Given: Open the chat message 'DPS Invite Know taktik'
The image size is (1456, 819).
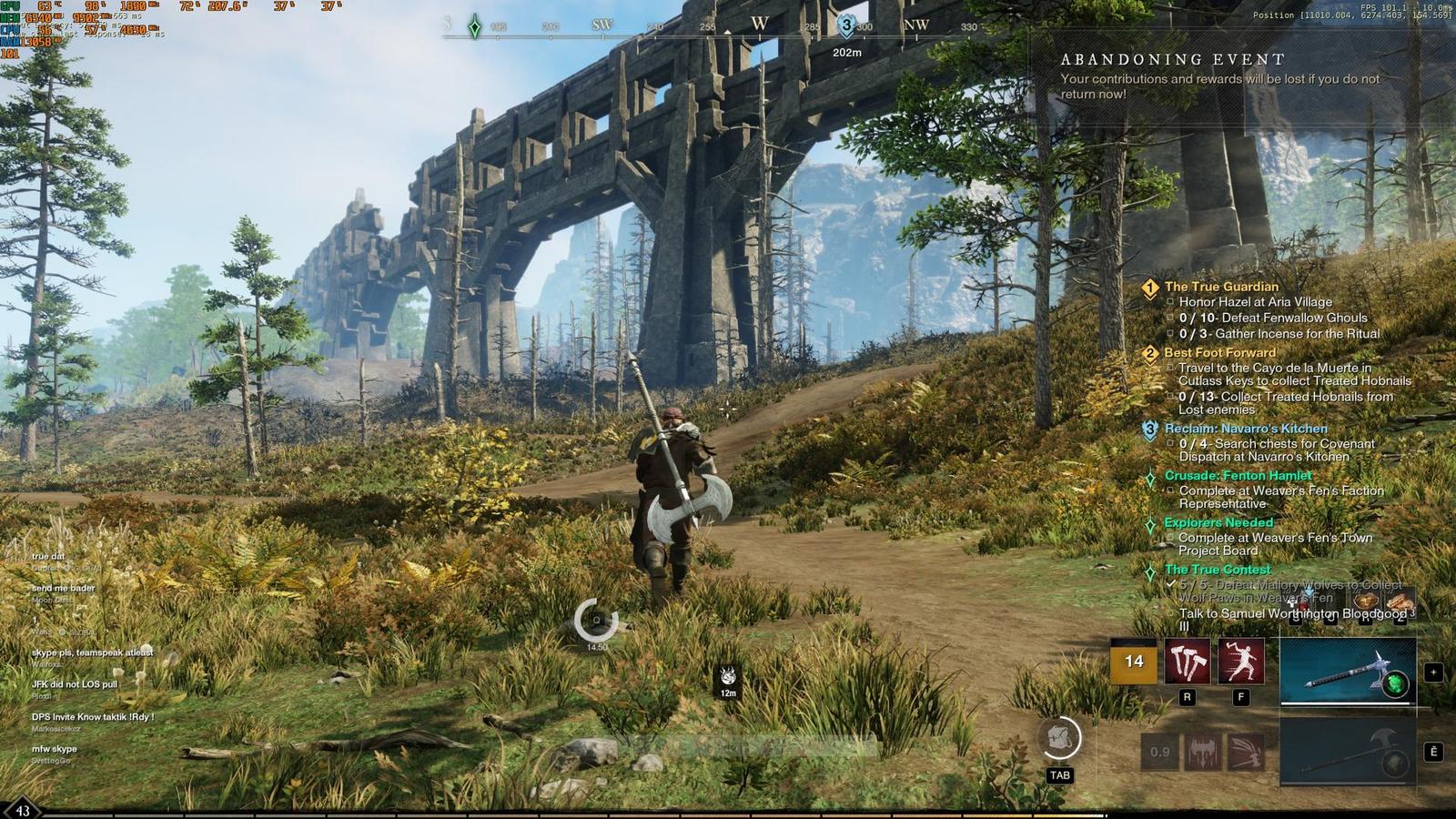Looking at the screenshot, I should click(93, 717).
